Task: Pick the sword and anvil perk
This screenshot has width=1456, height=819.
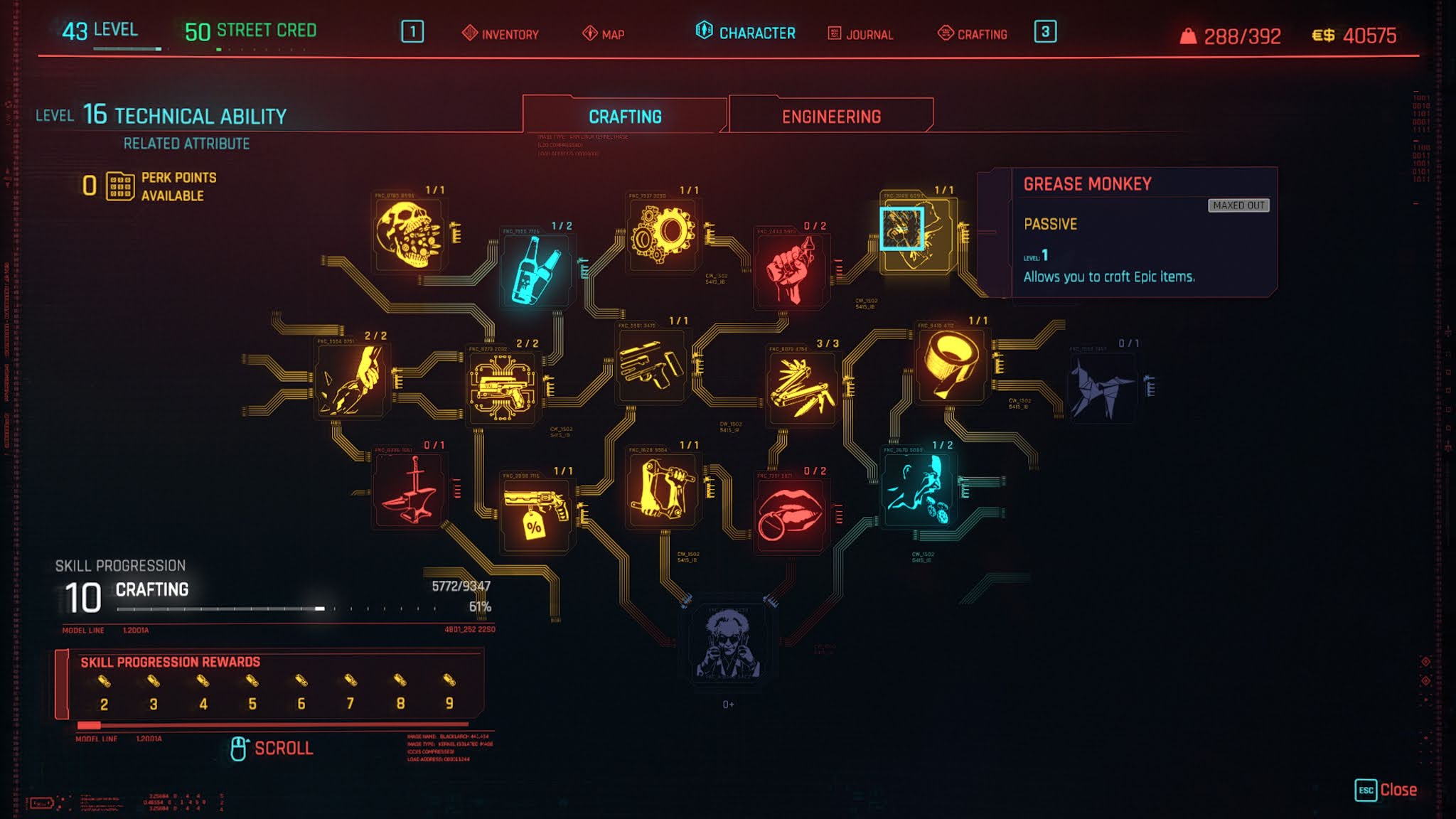Action: point(408,490)
